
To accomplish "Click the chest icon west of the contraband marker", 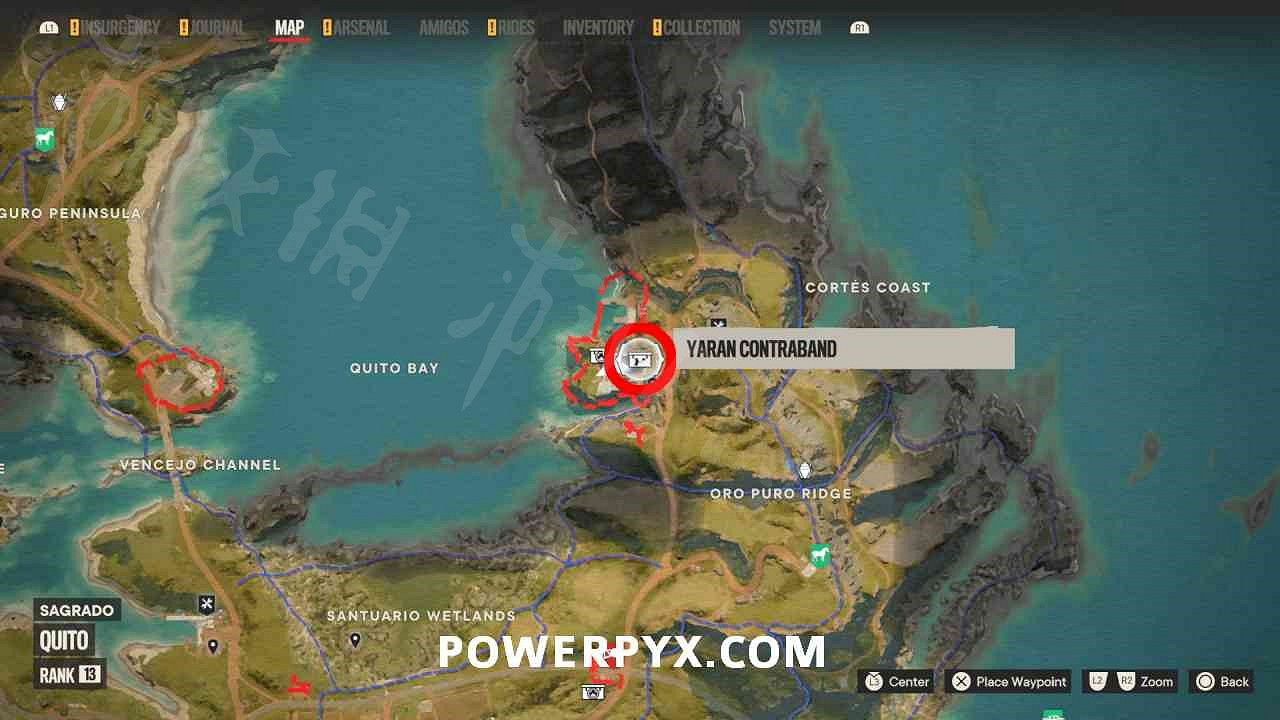I will (597, 356).
